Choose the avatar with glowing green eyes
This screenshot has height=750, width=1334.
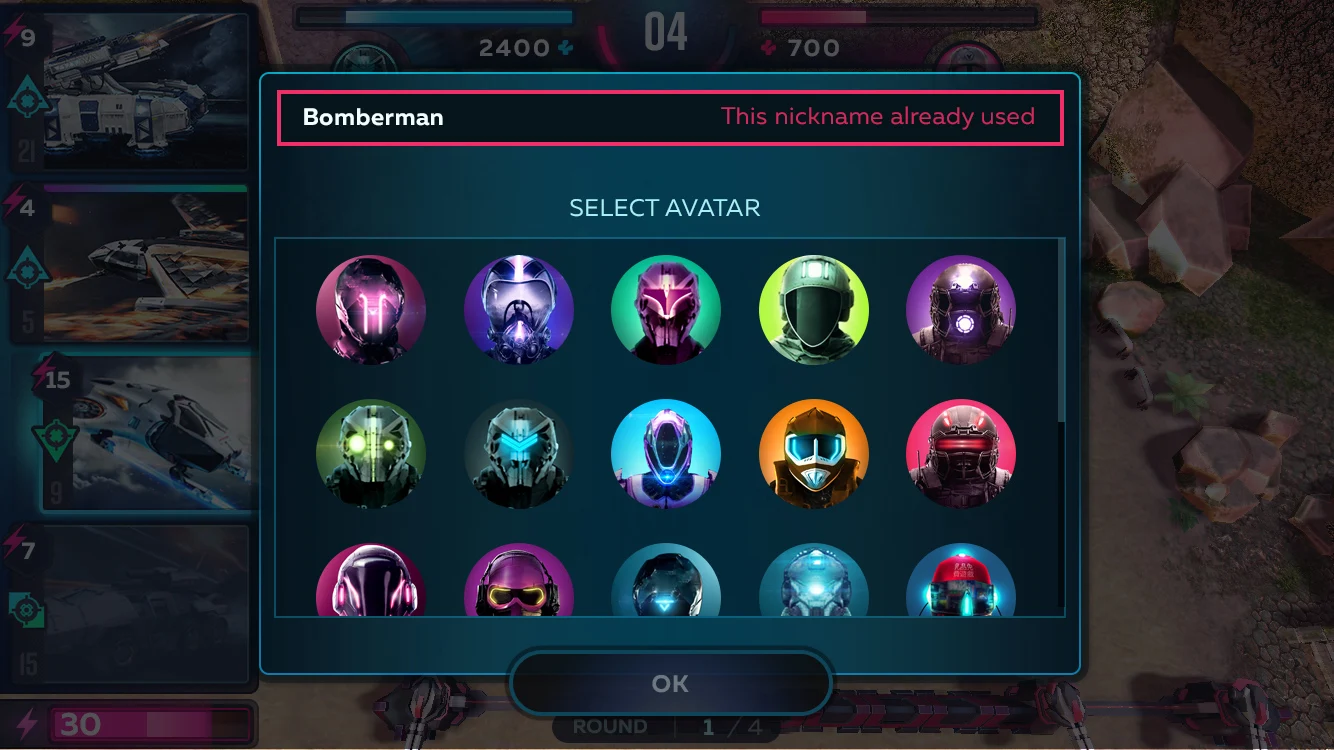[x=371, y=456]
